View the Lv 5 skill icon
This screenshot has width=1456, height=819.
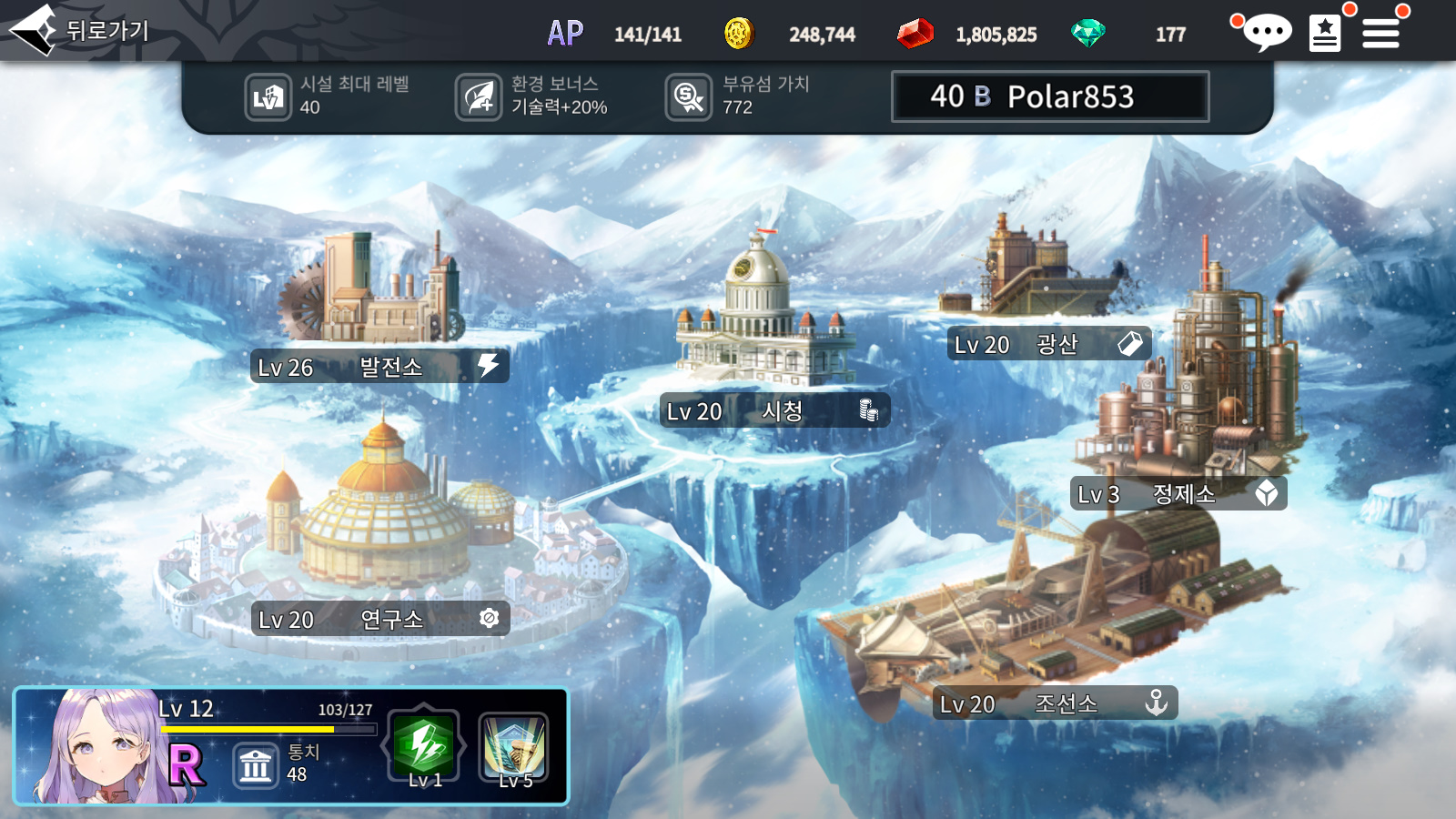coord(514,748)
